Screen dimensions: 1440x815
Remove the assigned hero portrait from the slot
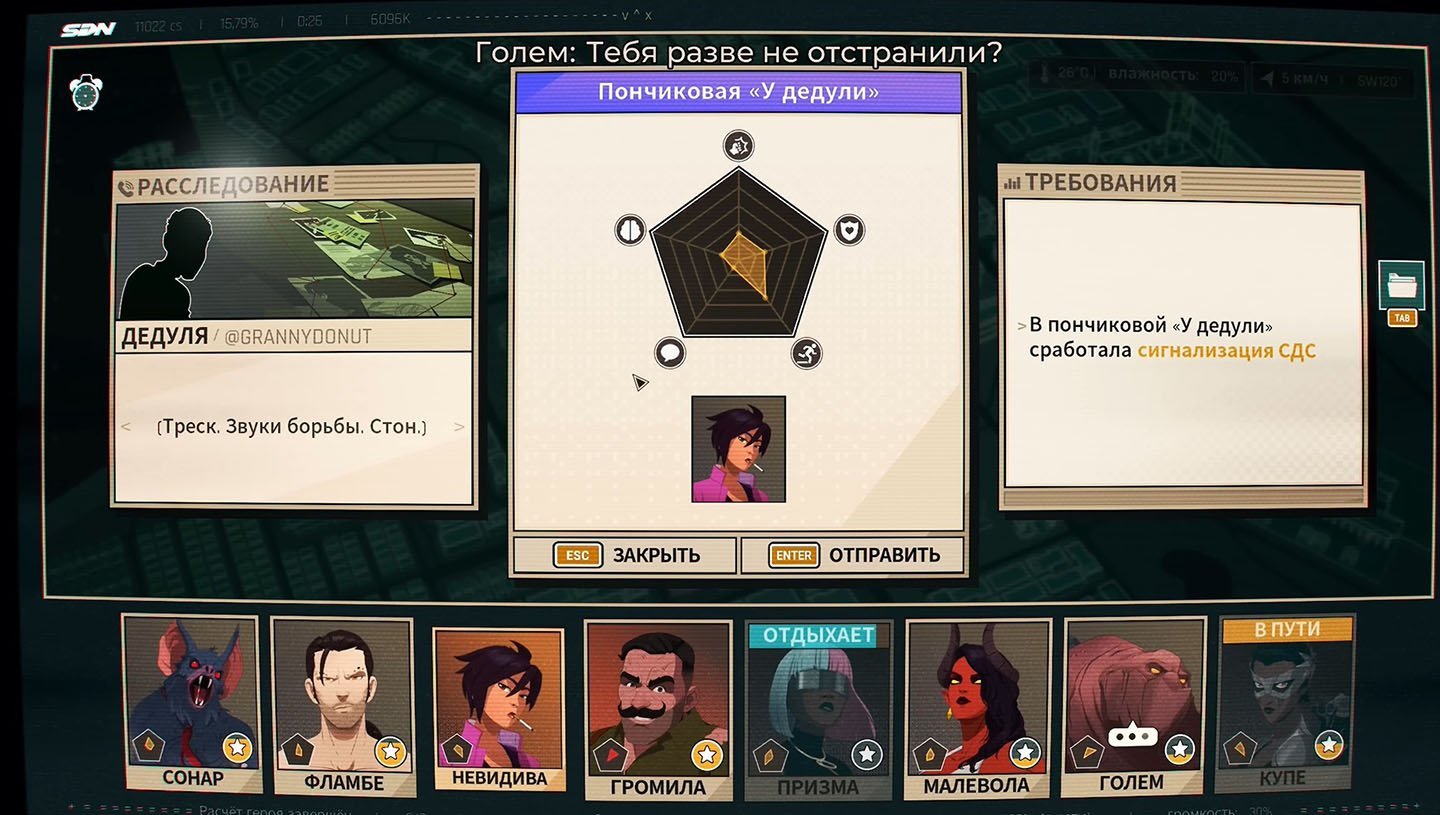(738, 449)
